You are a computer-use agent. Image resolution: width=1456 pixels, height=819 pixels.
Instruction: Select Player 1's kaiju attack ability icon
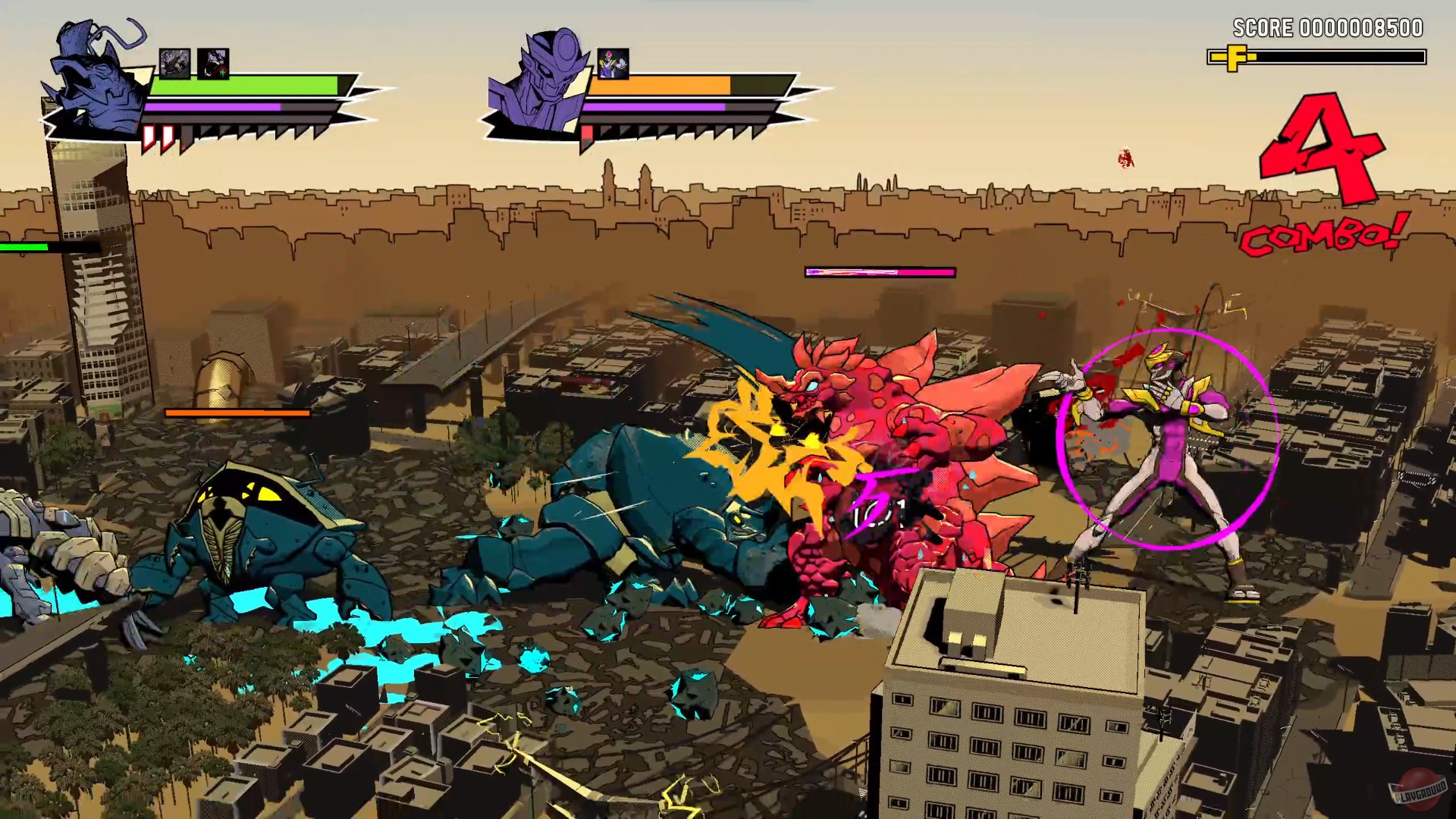coord(176,64)
